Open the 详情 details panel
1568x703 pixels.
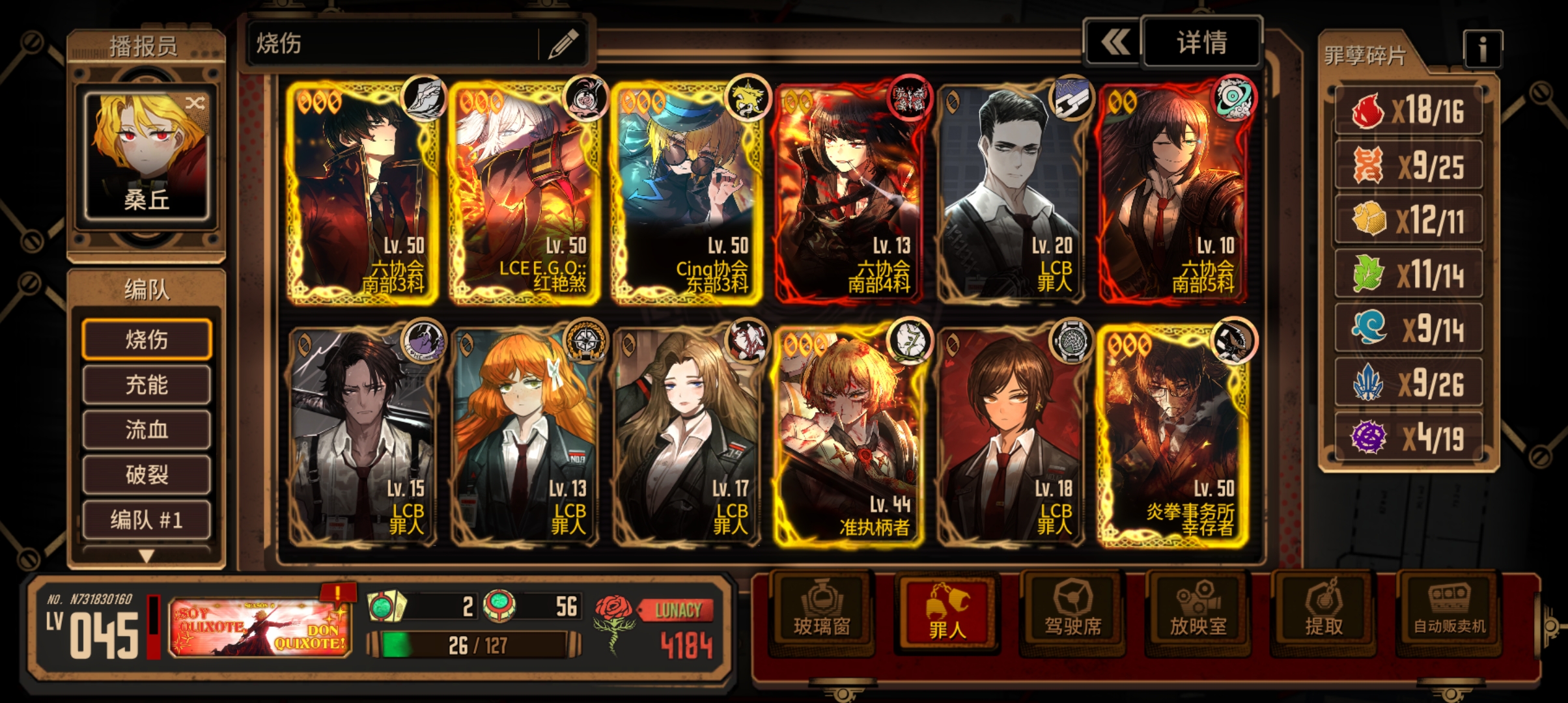click(1201, 43)
